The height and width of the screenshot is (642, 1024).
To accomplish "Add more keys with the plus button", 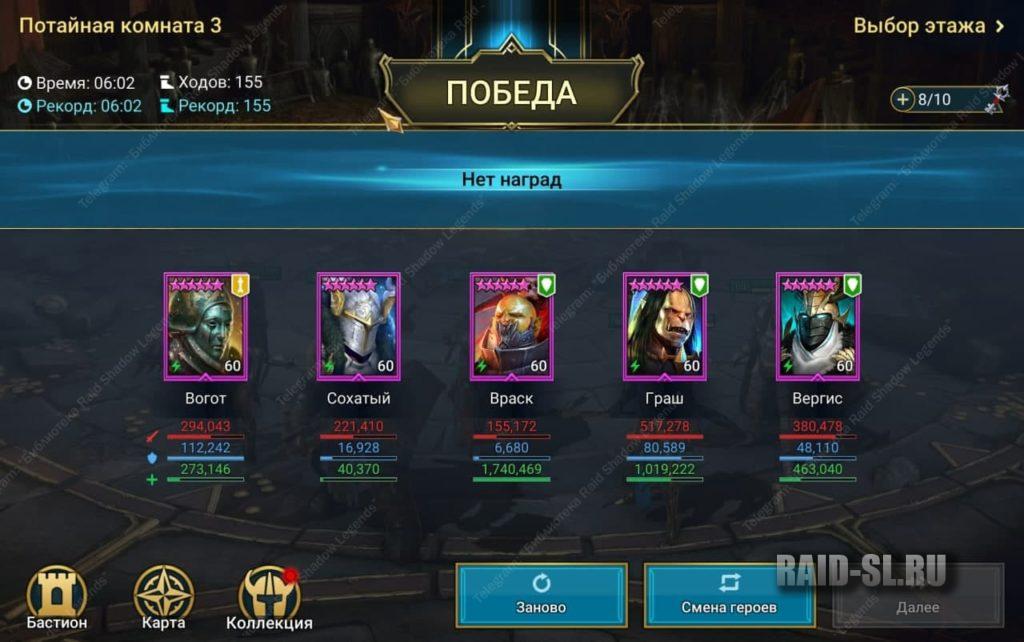I will coord(904,99).
